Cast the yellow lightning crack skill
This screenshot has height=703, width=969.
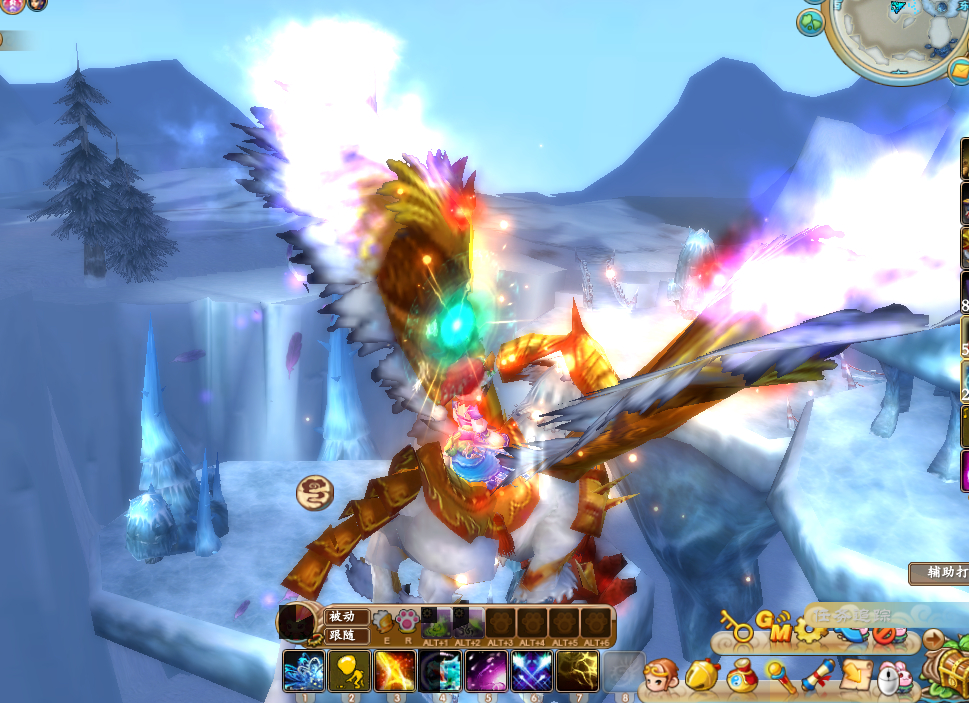[x=577, y=671]
